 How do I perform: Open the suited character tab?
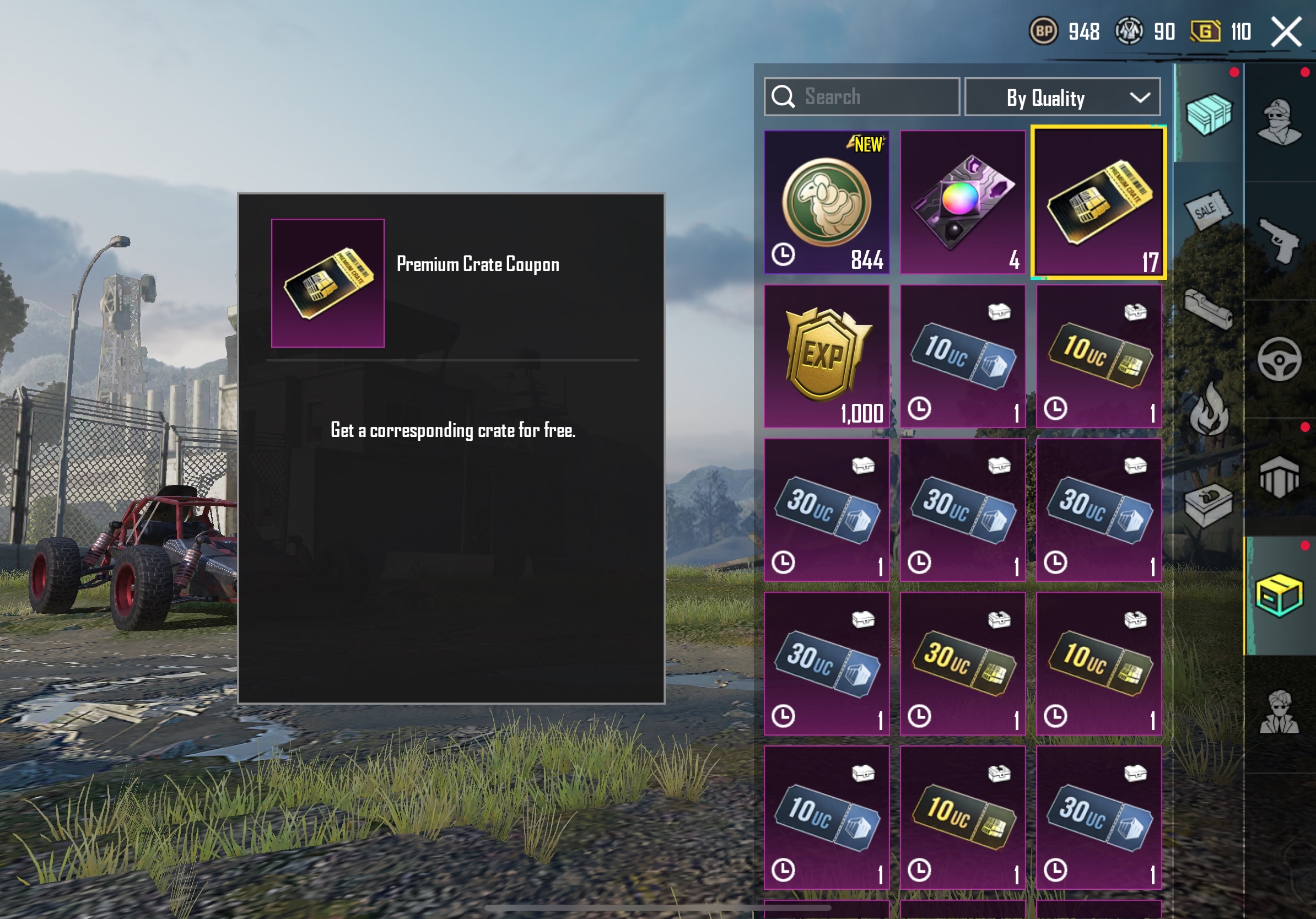[x=1279, y=713]
